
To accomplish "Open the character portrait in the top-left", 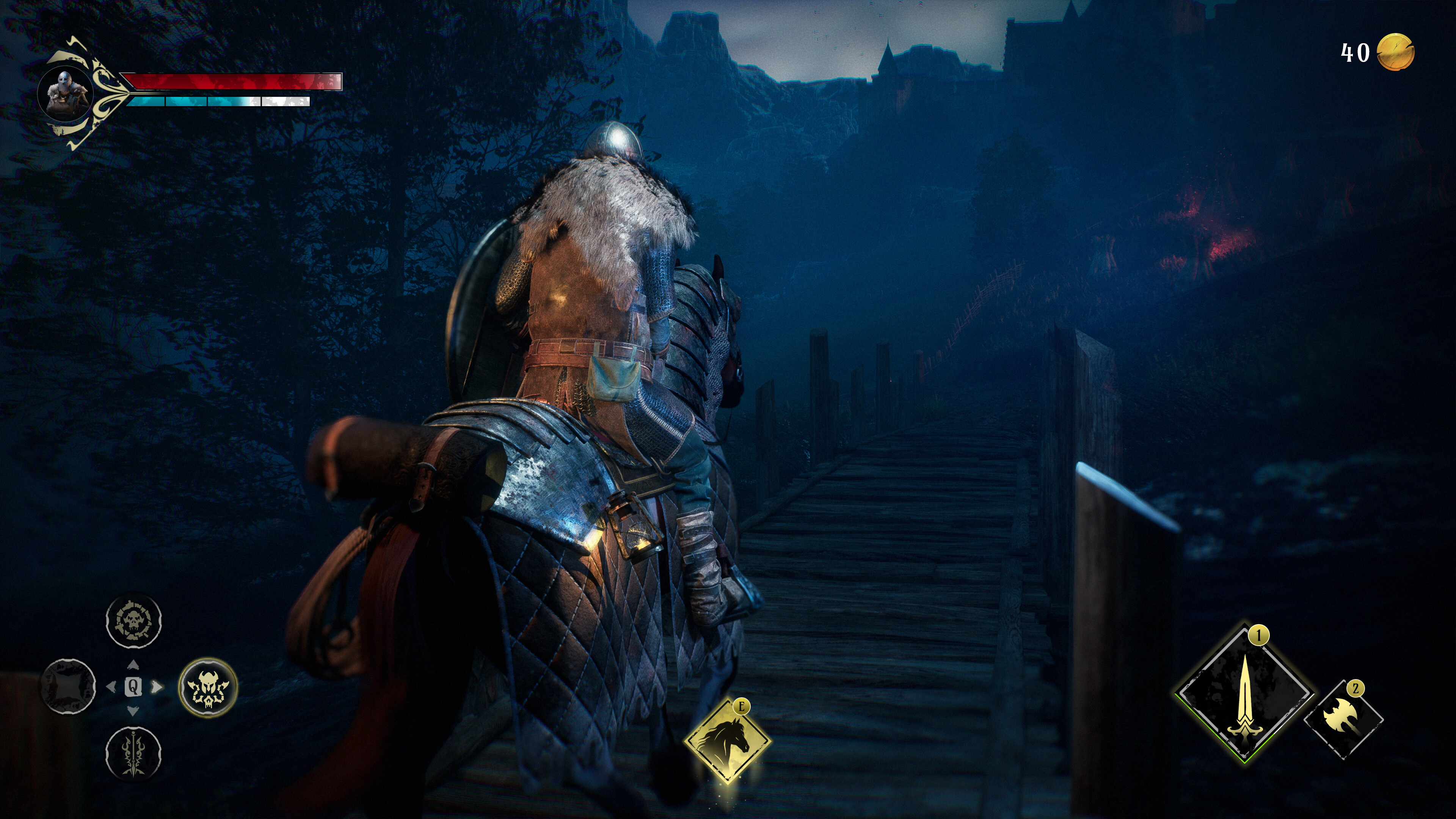I will [x=66, y=94].
